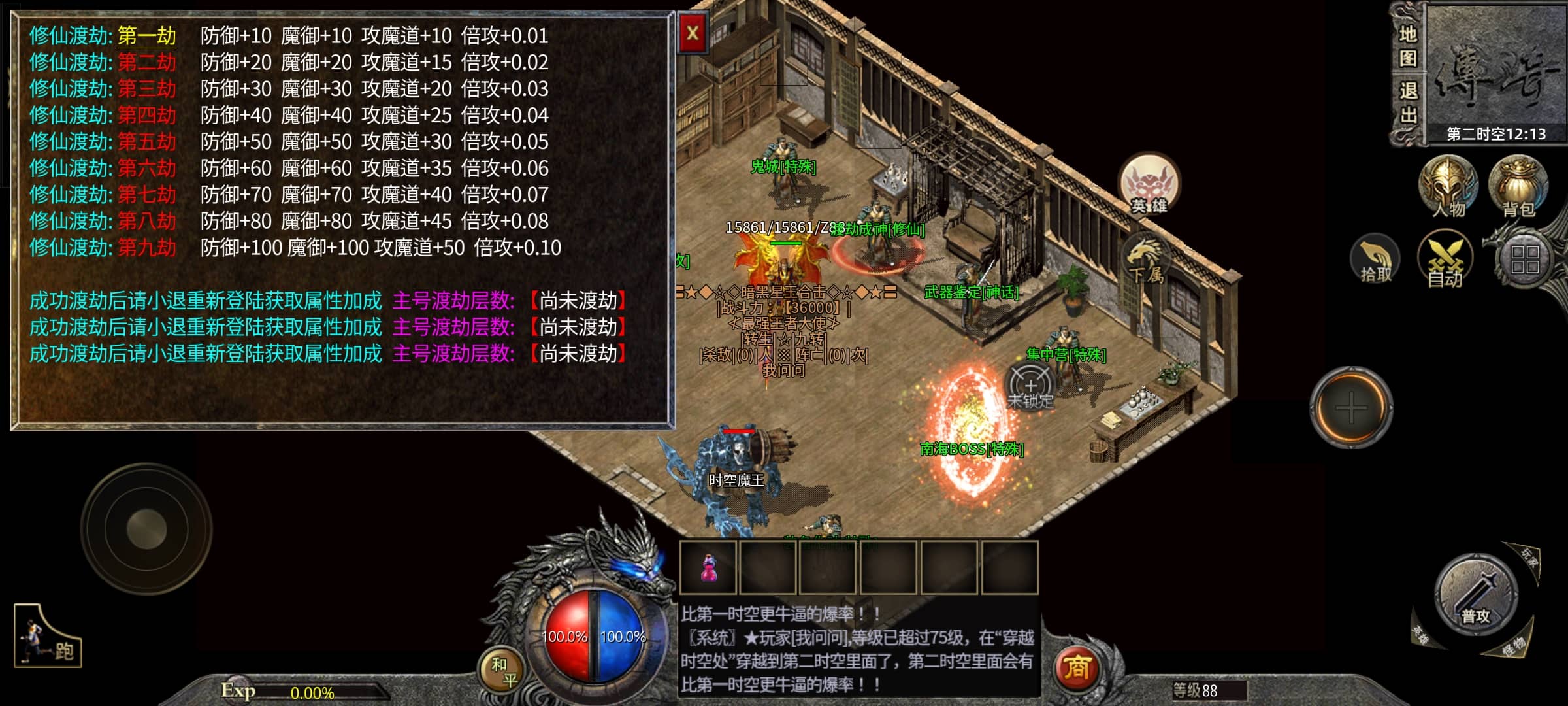Tap the 拾取 pickup button
1568x706 pixels.
(x=1375, y=260)
